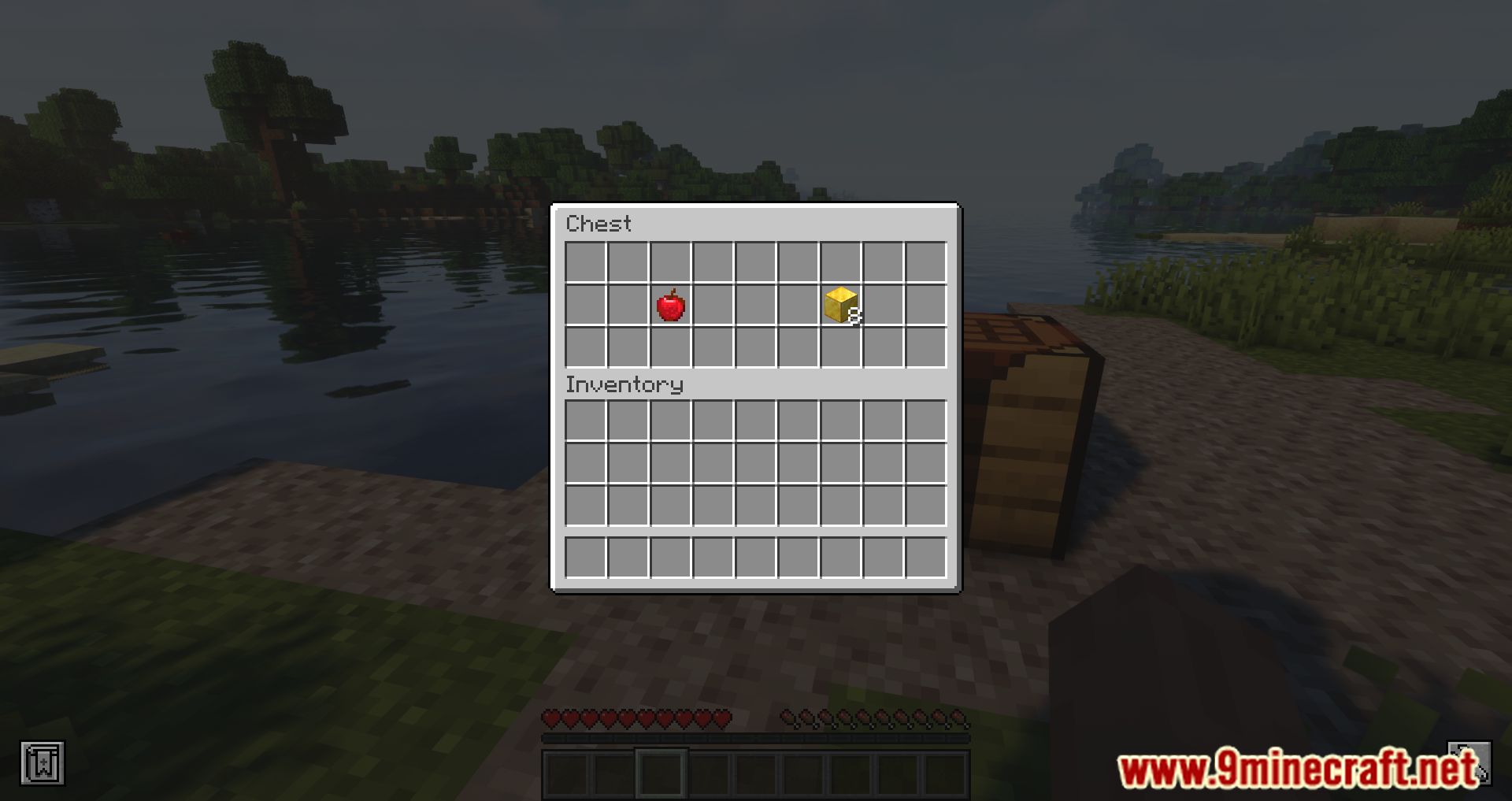Select the first empty chest slot in row one

[585, 263]
